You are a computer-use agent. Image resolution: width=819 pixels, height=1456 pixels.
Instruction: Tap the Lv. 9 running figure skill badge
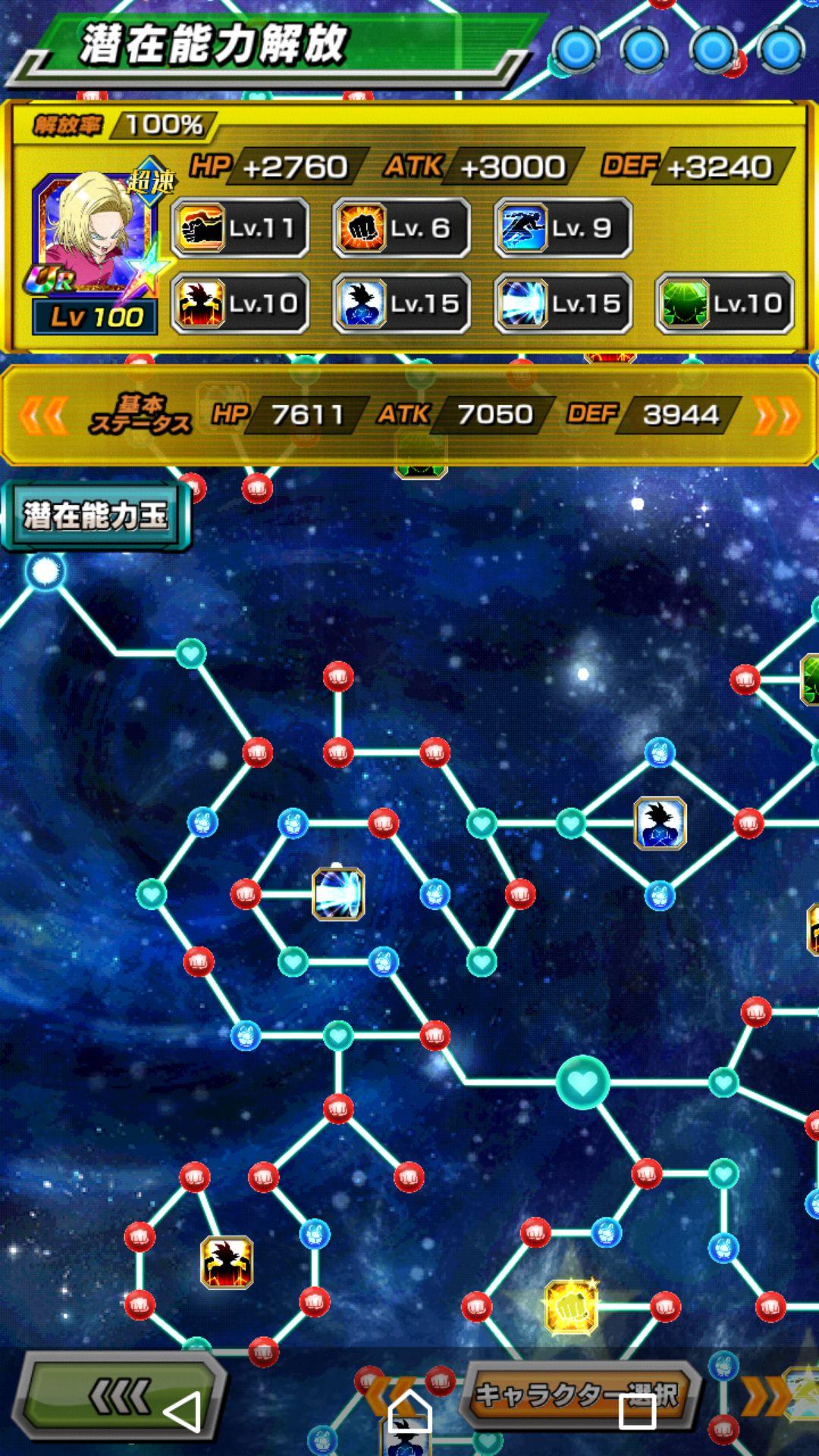click(563, 227)
